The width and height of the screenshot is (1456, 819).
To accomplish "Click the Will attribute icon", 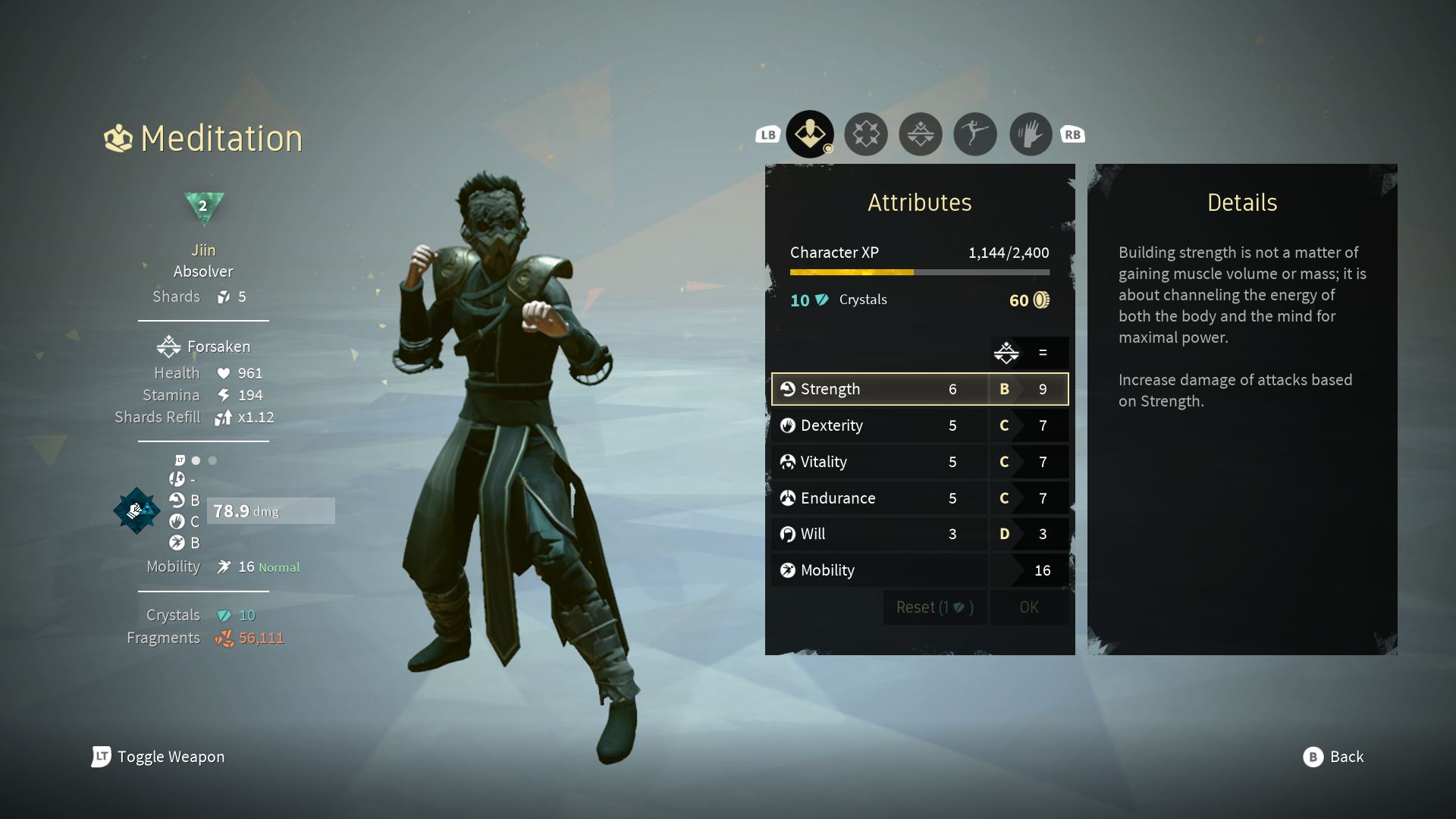I will (789, 534).
